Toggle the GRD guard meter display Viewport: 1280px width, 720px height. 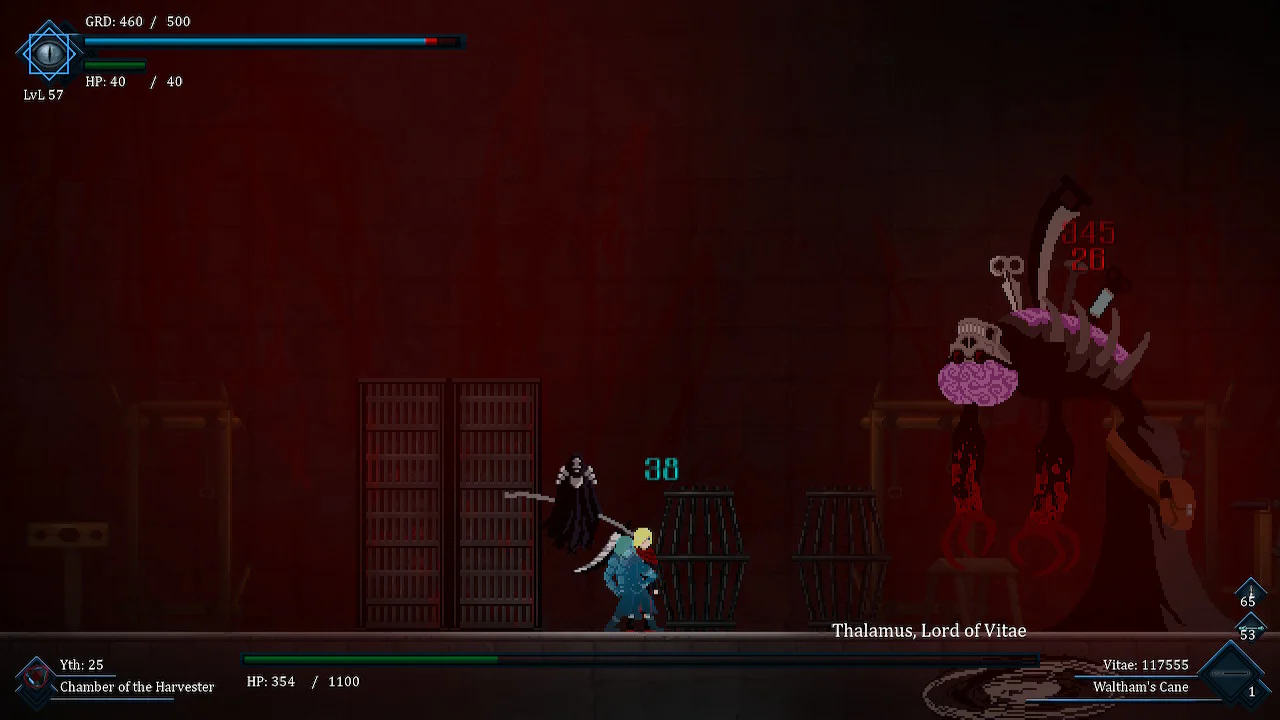coord(270,41)
